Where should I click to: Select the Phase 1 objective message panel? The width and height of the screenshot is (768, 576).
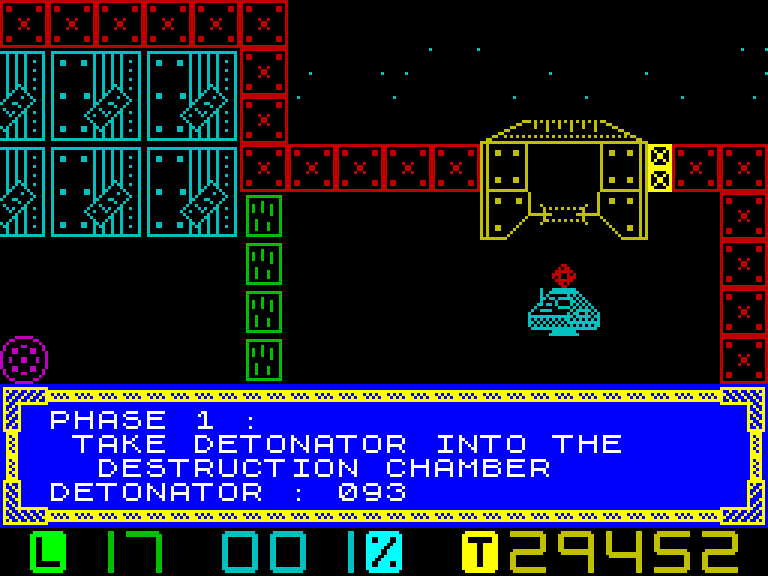[384, 456]
